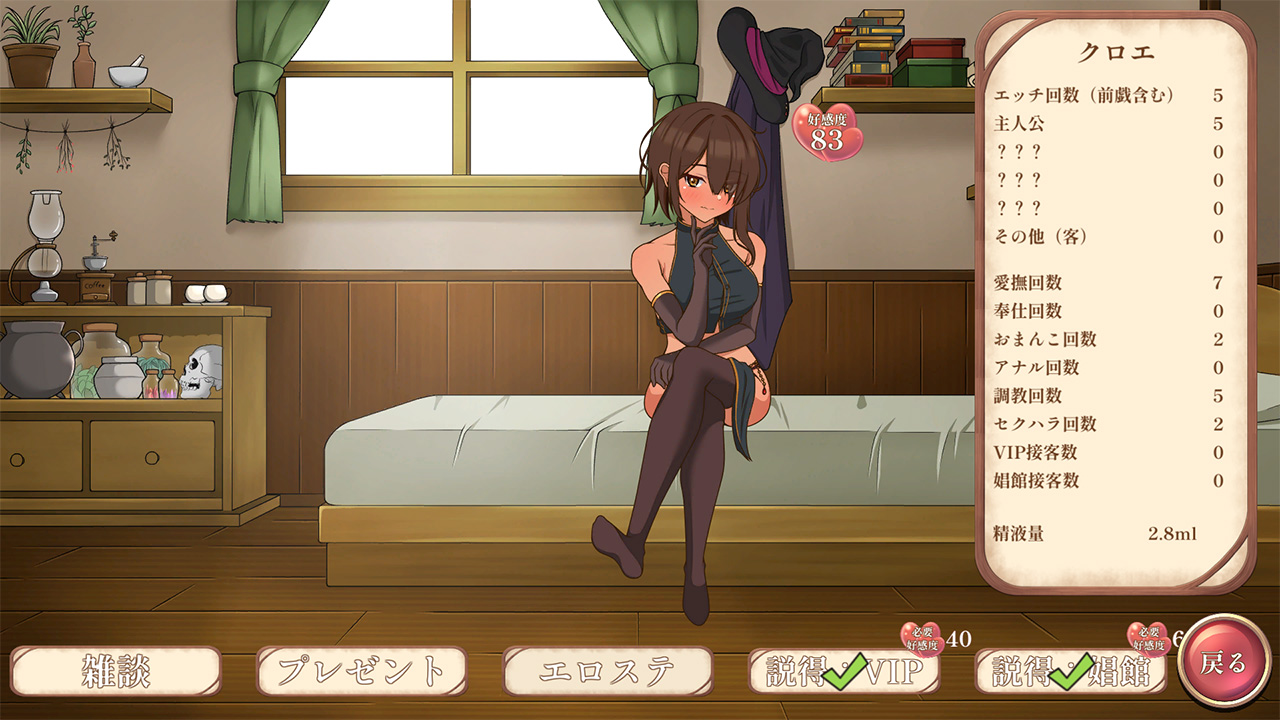Click the 説得・VIP persuasion button
Viewport: 1280px width, 720px height.
point(845,671)
